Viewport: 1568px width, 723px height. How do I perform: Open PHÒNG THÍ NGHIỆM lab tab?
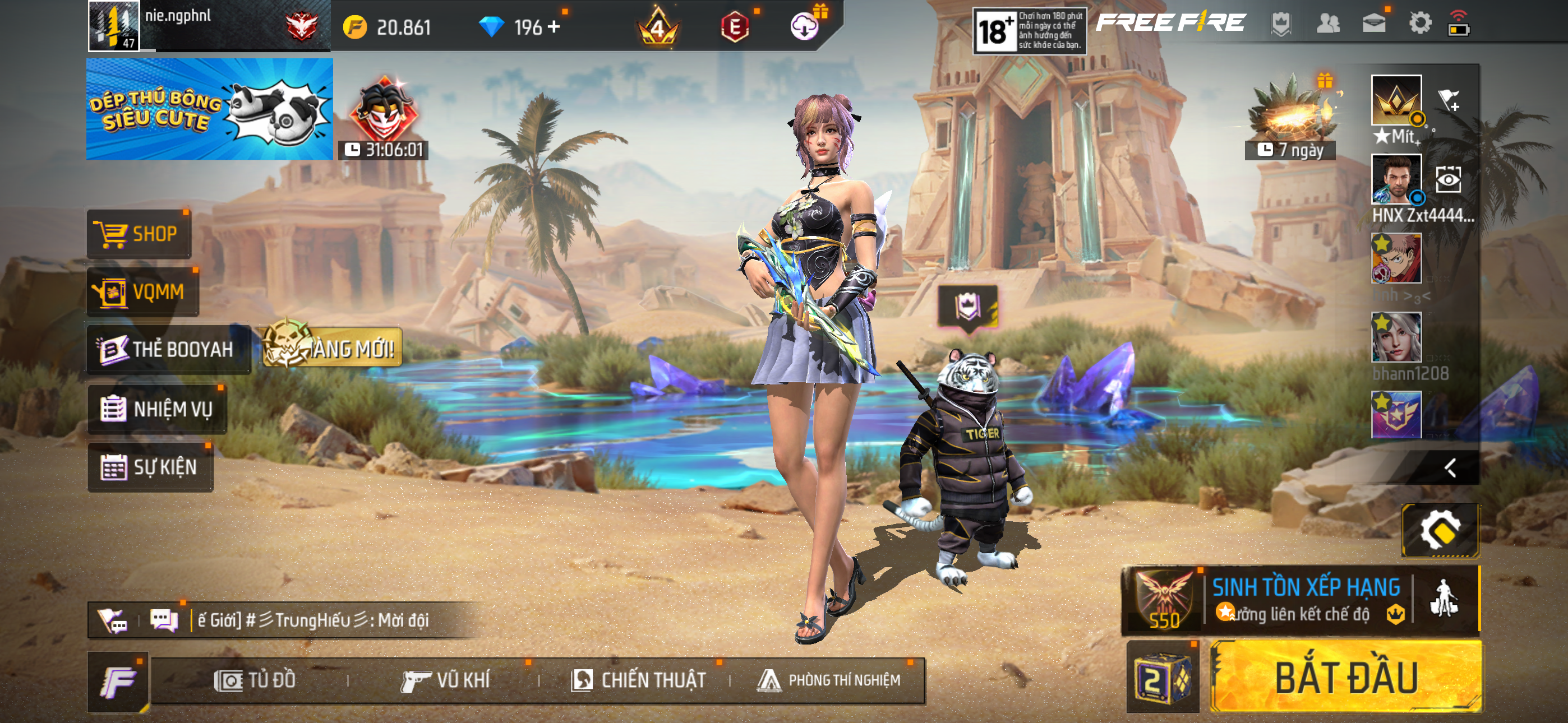click(829, 680)
